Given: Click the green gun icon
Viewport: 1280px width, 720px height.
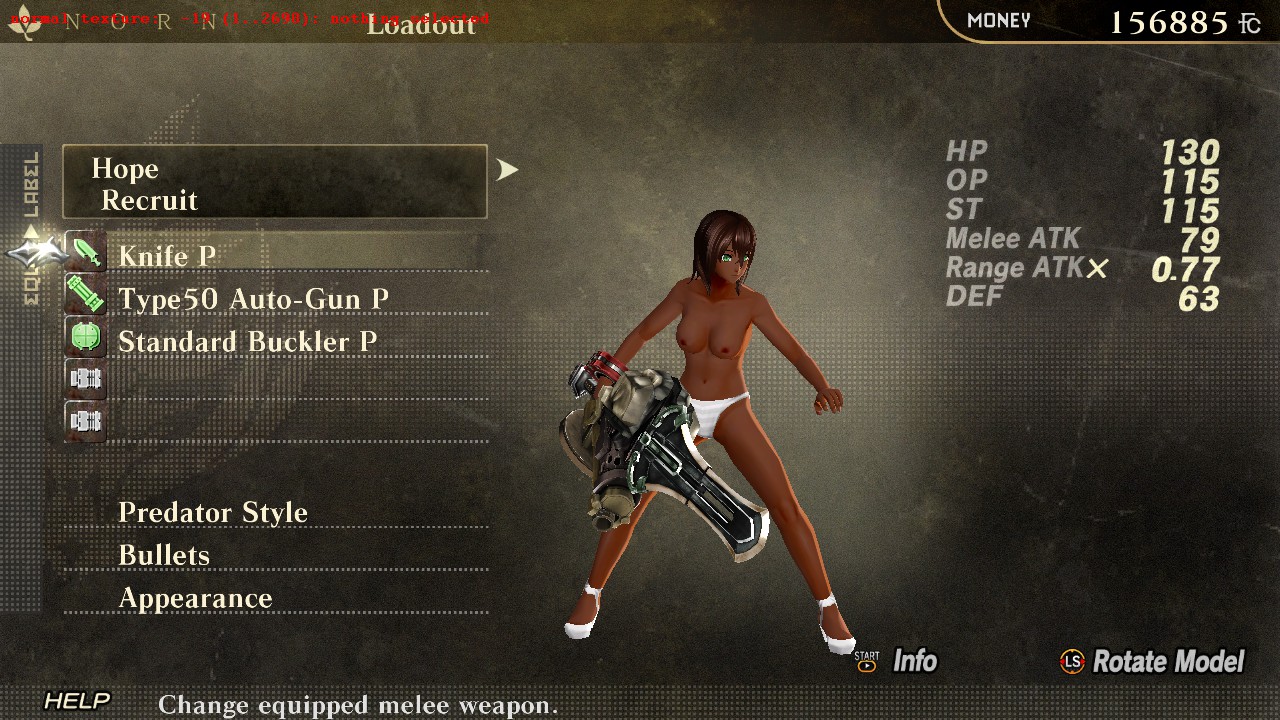Looking at the screenshot, I should [x=86, y=295].
